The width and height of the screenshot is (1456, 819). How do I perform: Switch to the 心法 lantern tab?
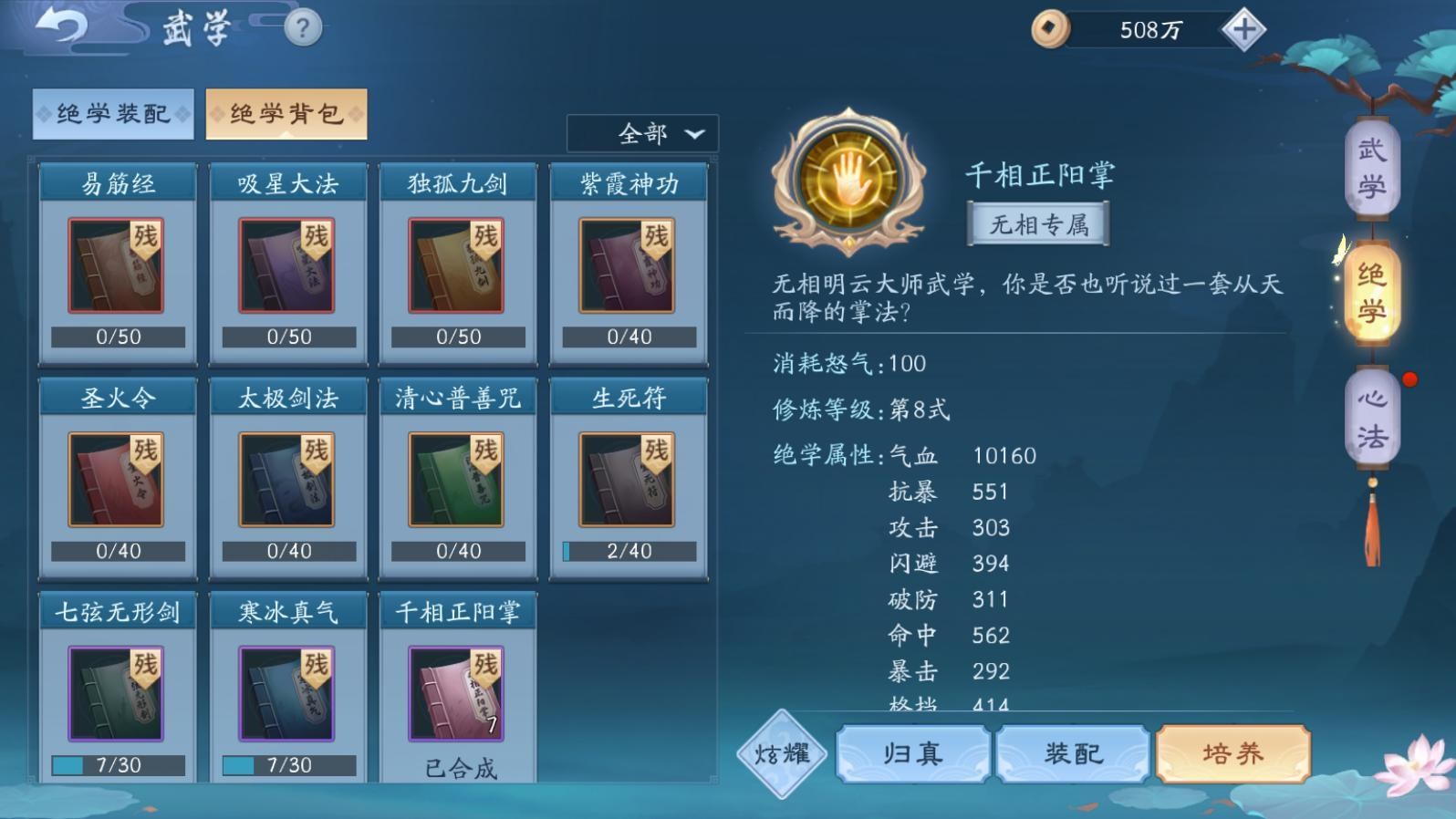pyautogui.click(x=1371, y=418)
